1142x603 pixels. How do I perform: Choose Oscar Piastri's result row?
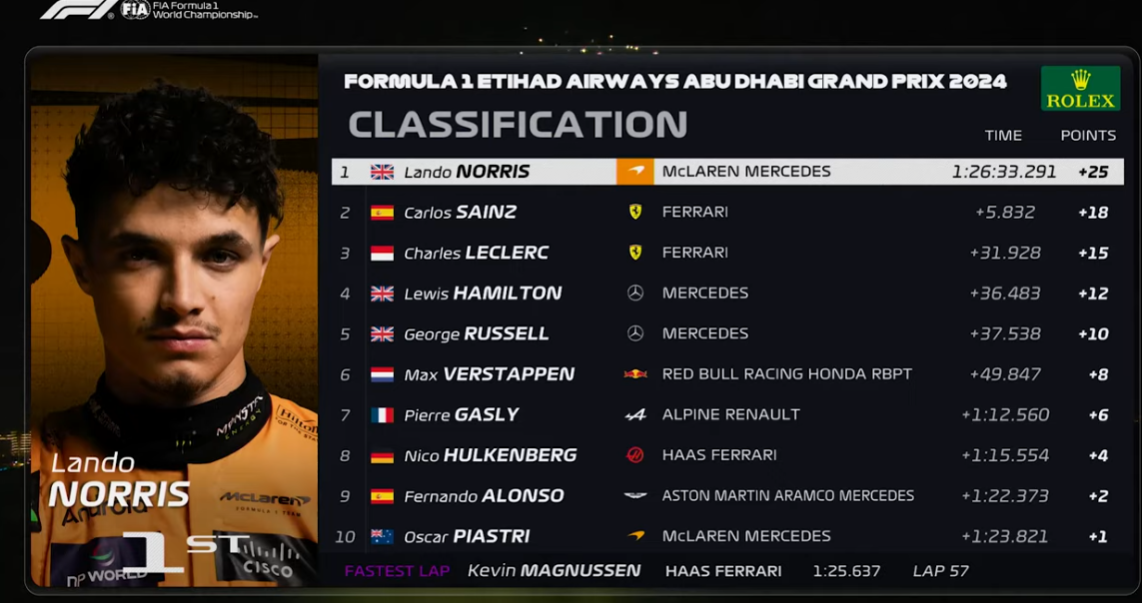point(727,536)
